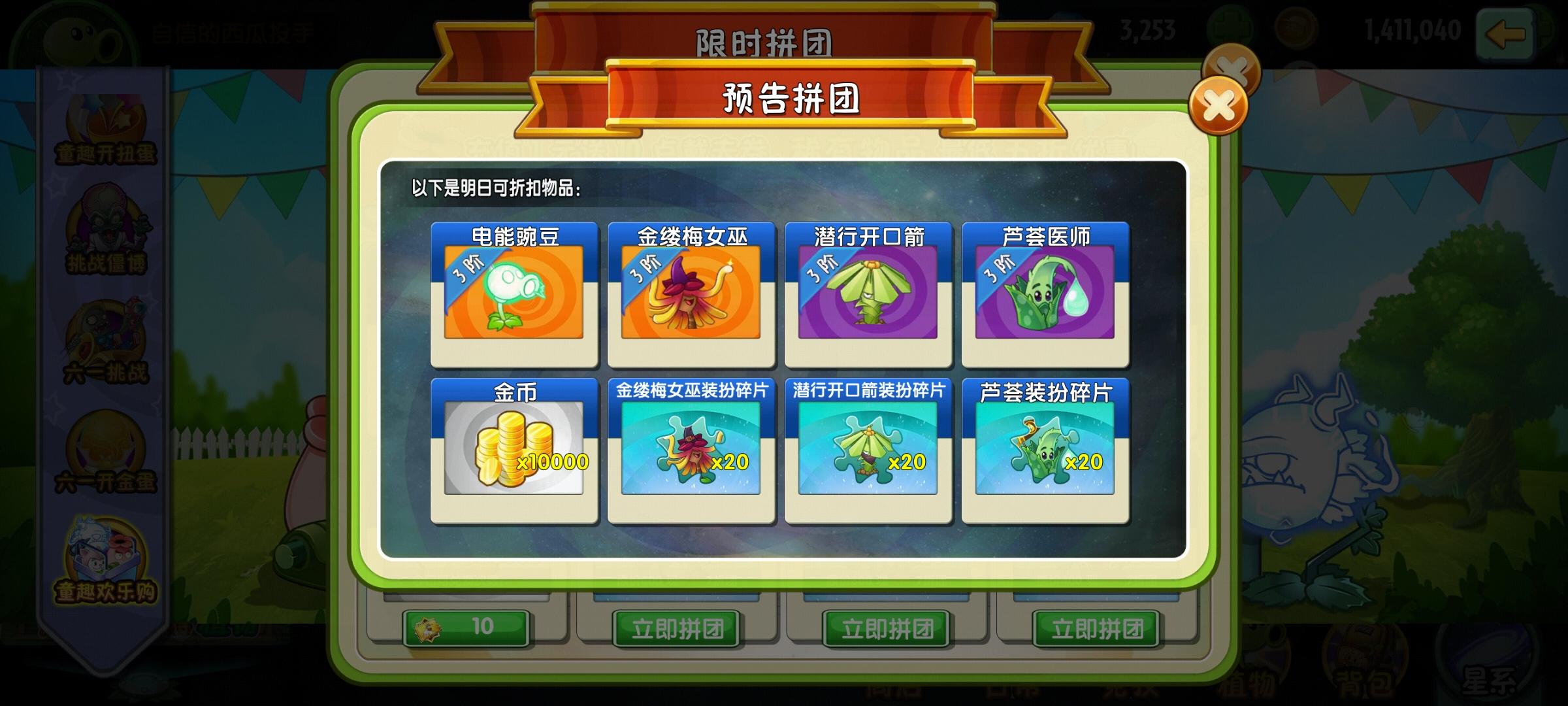Select the 金缕梅女巫 item card

click(x=691, y=294)
